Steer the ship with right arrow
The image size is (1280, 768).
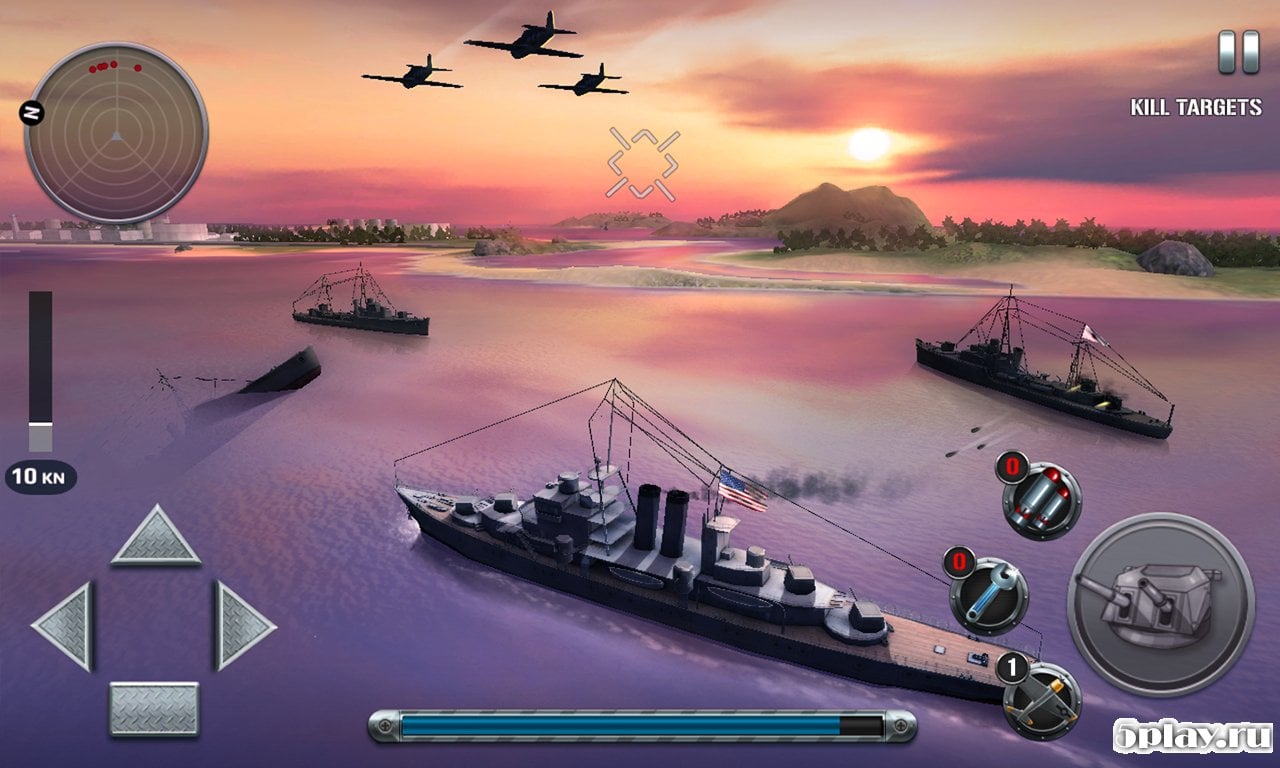pyautogui.click(x=243, y=626)
